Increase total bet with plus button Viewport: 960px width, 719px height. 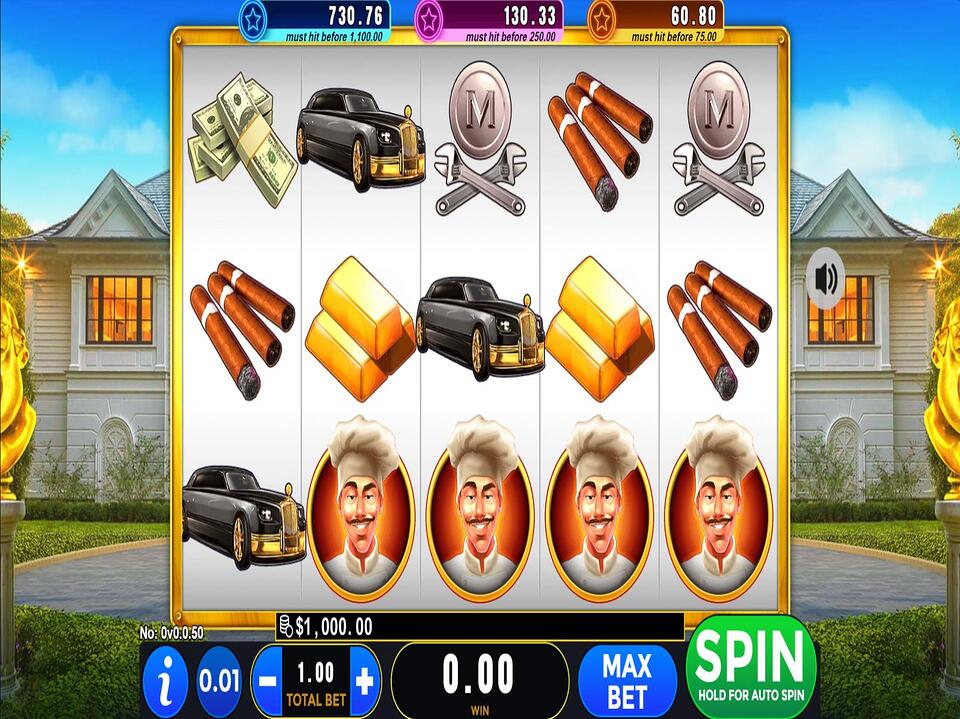(364, 682)
